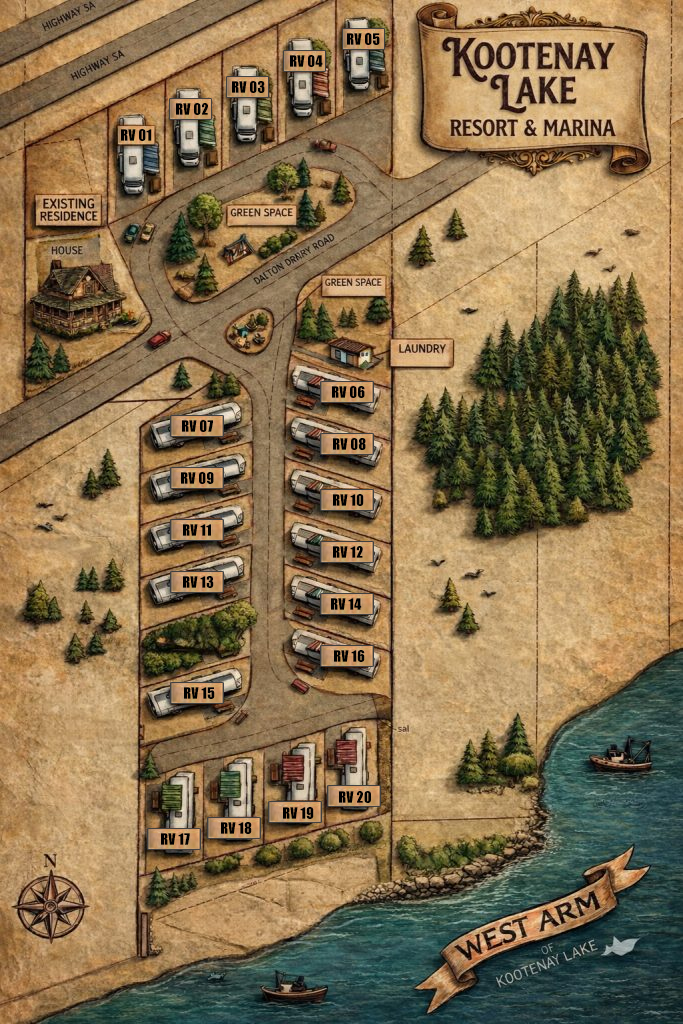Viewport: 683px width, 1024px height.
Task: Select the RV 18 site marker
Action: 235,828
